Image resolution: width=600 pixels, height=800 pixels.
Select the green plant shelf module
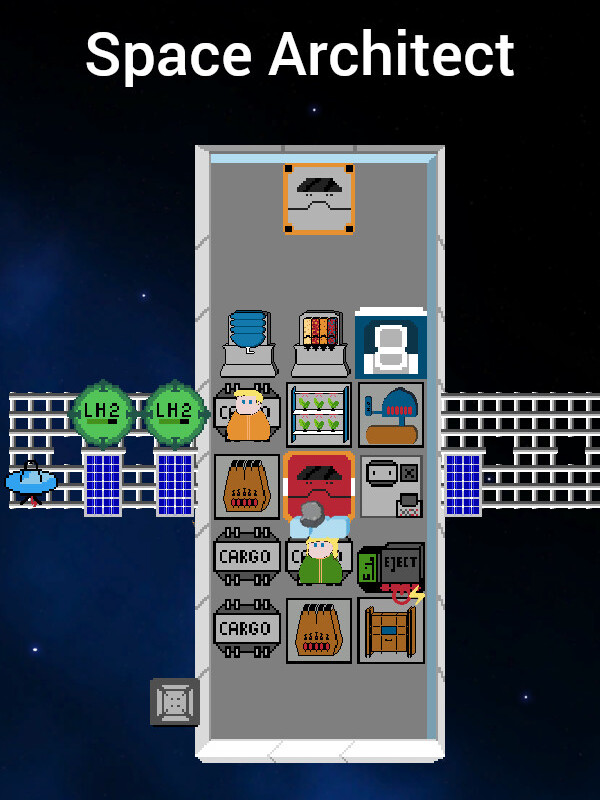point(319,414)
